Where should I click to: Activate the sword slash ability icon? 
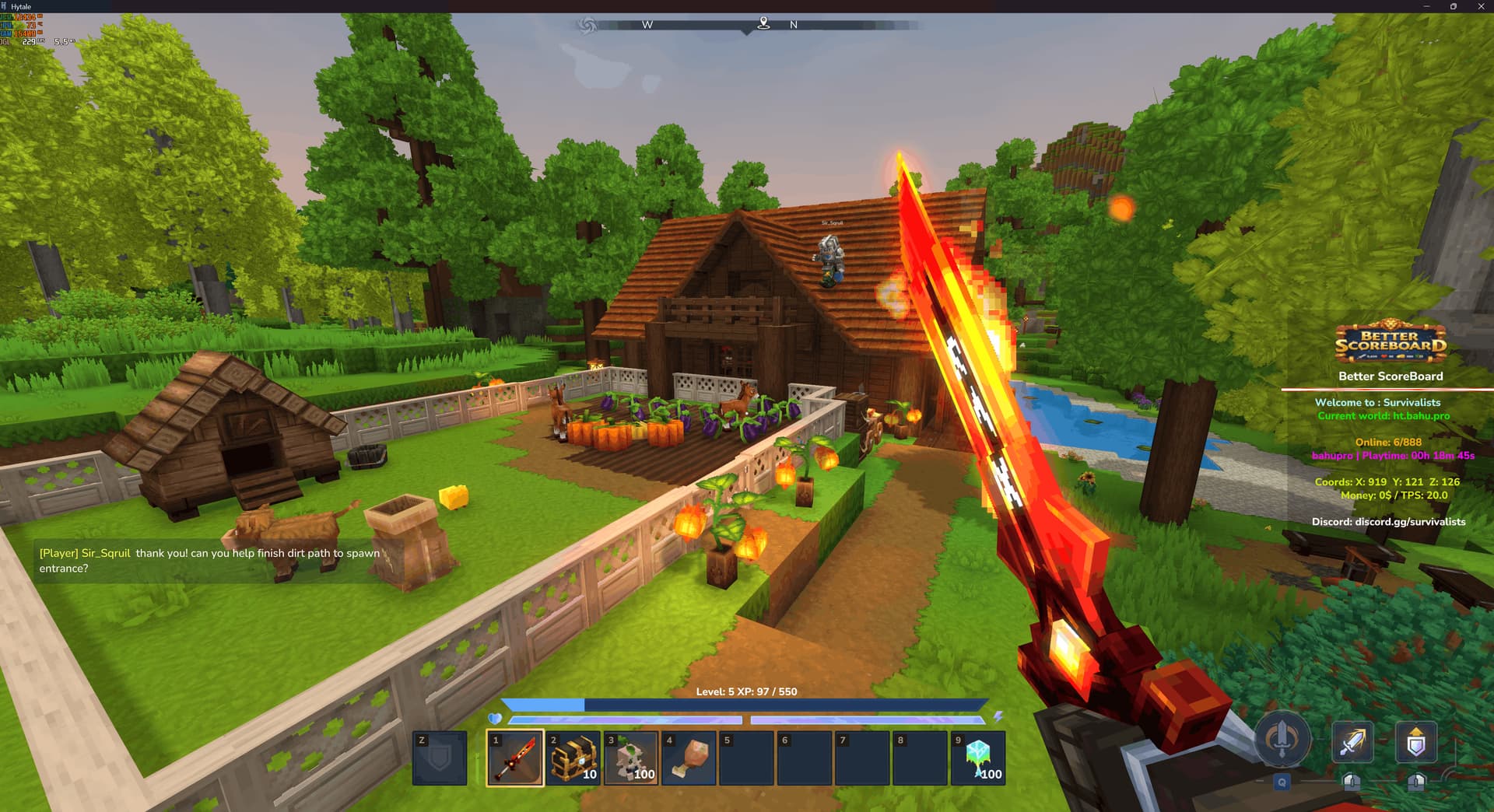pos(1352,743)
